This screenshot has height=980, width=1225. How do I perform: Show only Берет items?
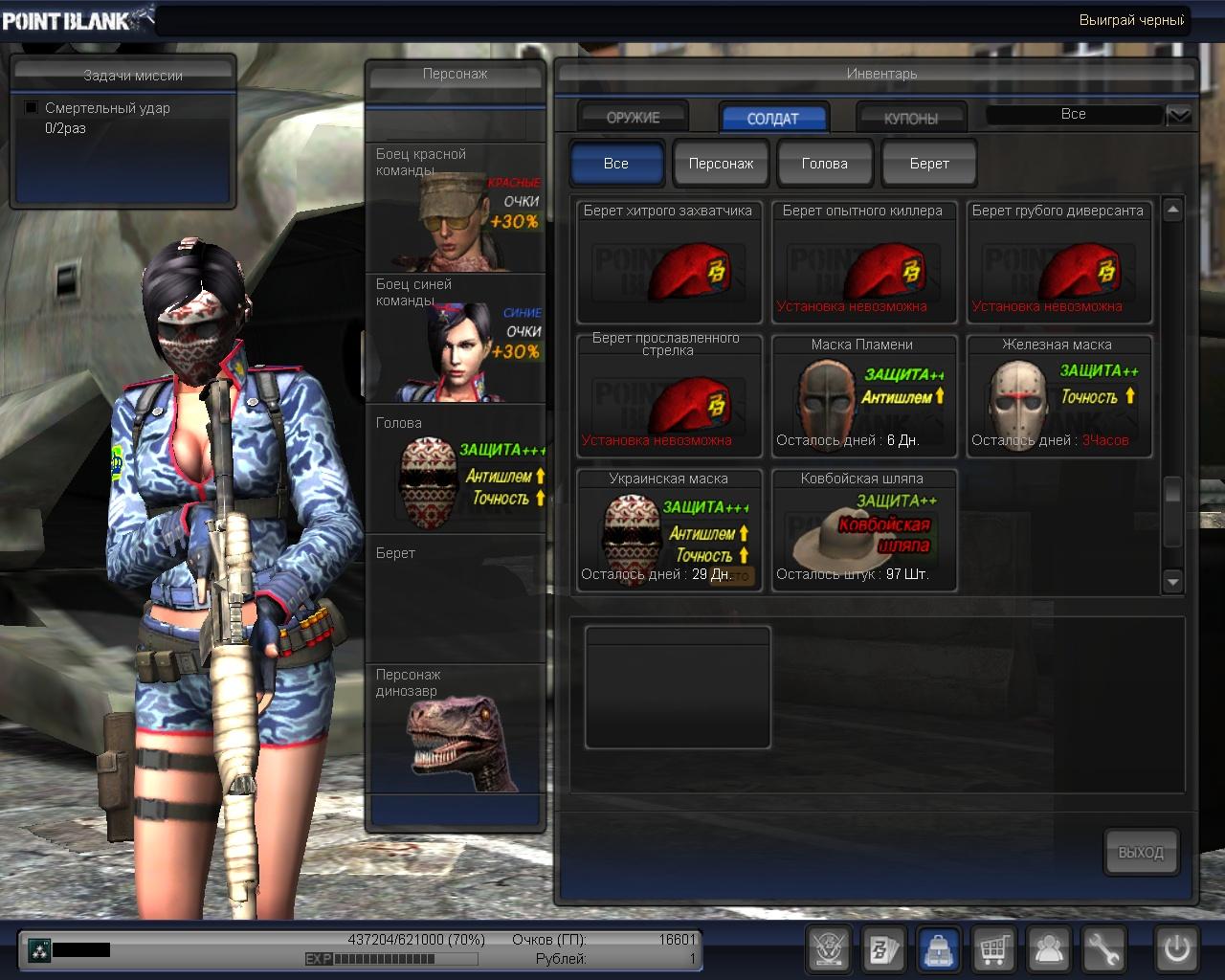click(929, 164)
